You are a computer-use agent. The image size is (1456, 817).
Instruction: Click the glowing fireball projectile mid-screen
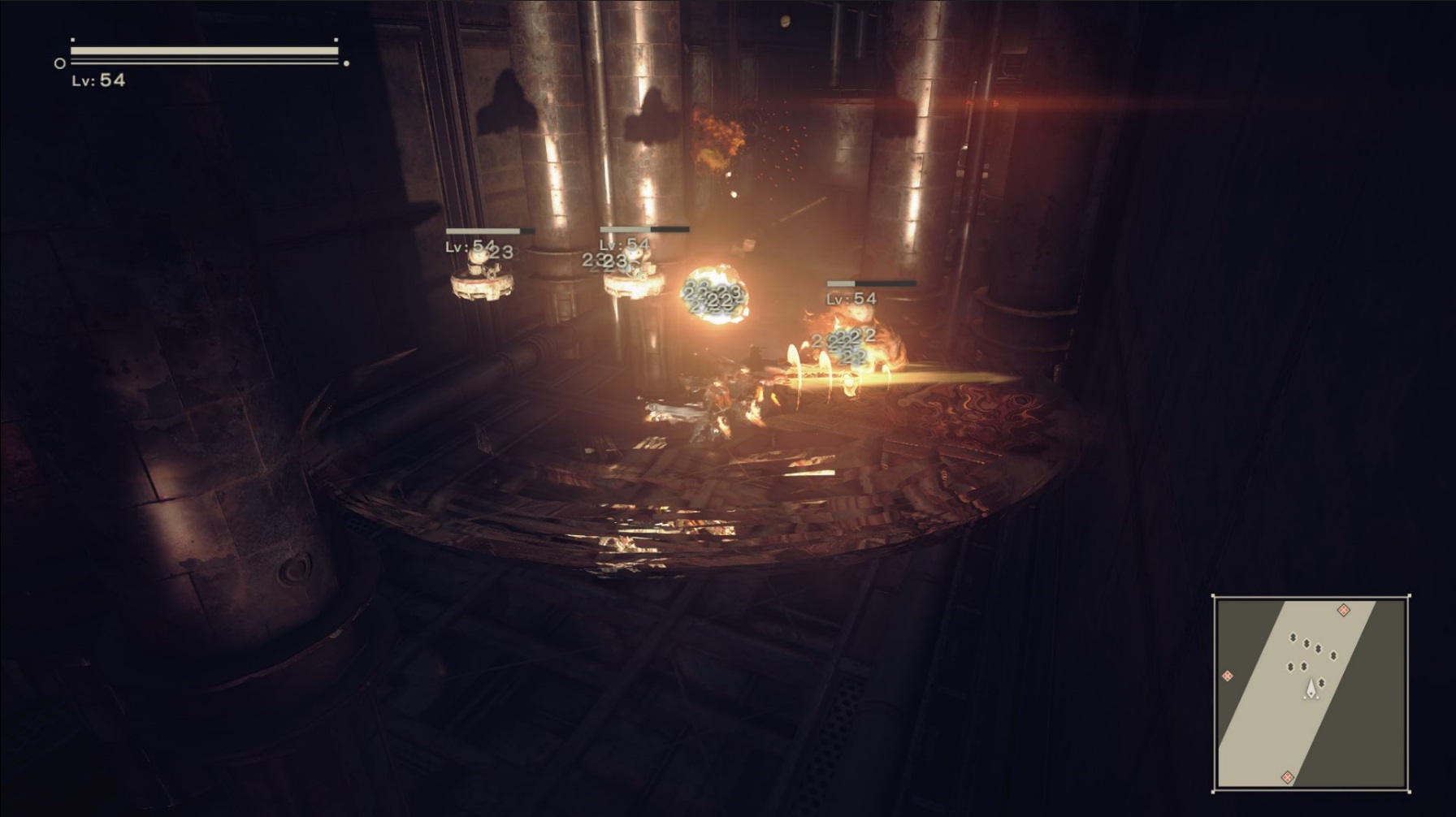tap(715, 294)
